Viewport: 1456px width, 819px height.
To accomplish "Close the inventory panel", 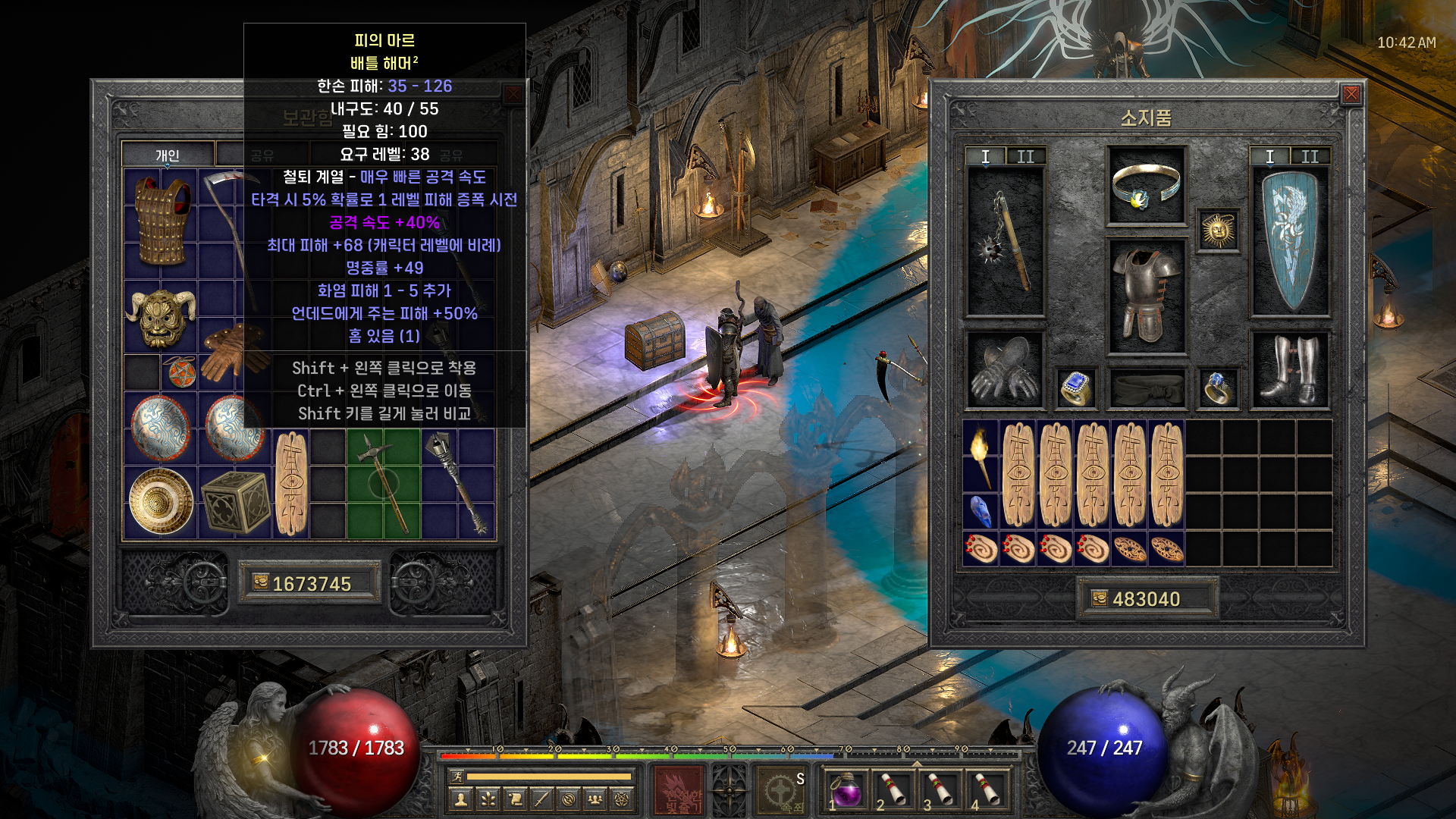I will (1351, 94).
